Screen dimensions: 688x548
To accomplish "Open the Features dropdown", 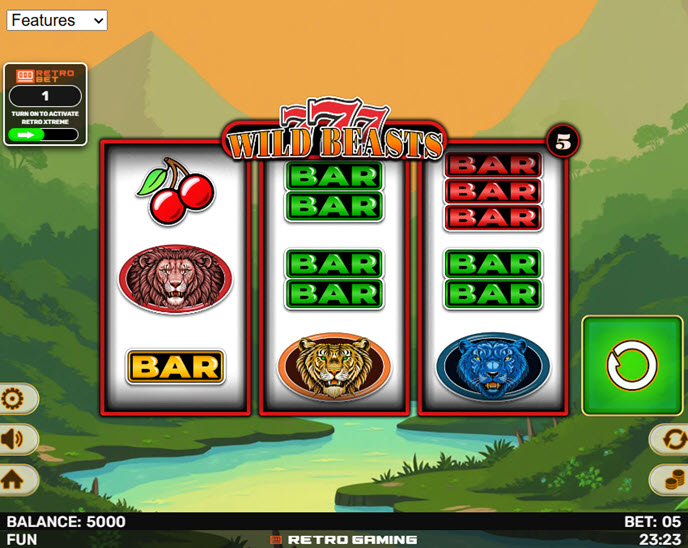I will tap(57, 20).
